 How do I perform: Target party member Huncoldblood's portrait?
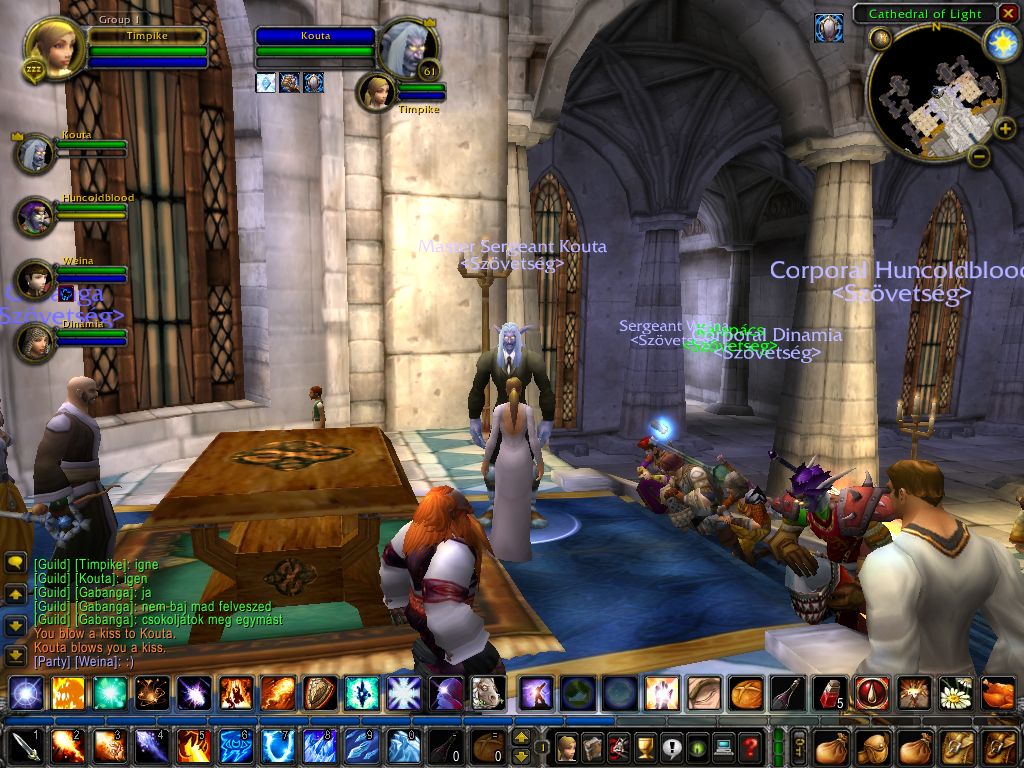[x=35, y=216]
